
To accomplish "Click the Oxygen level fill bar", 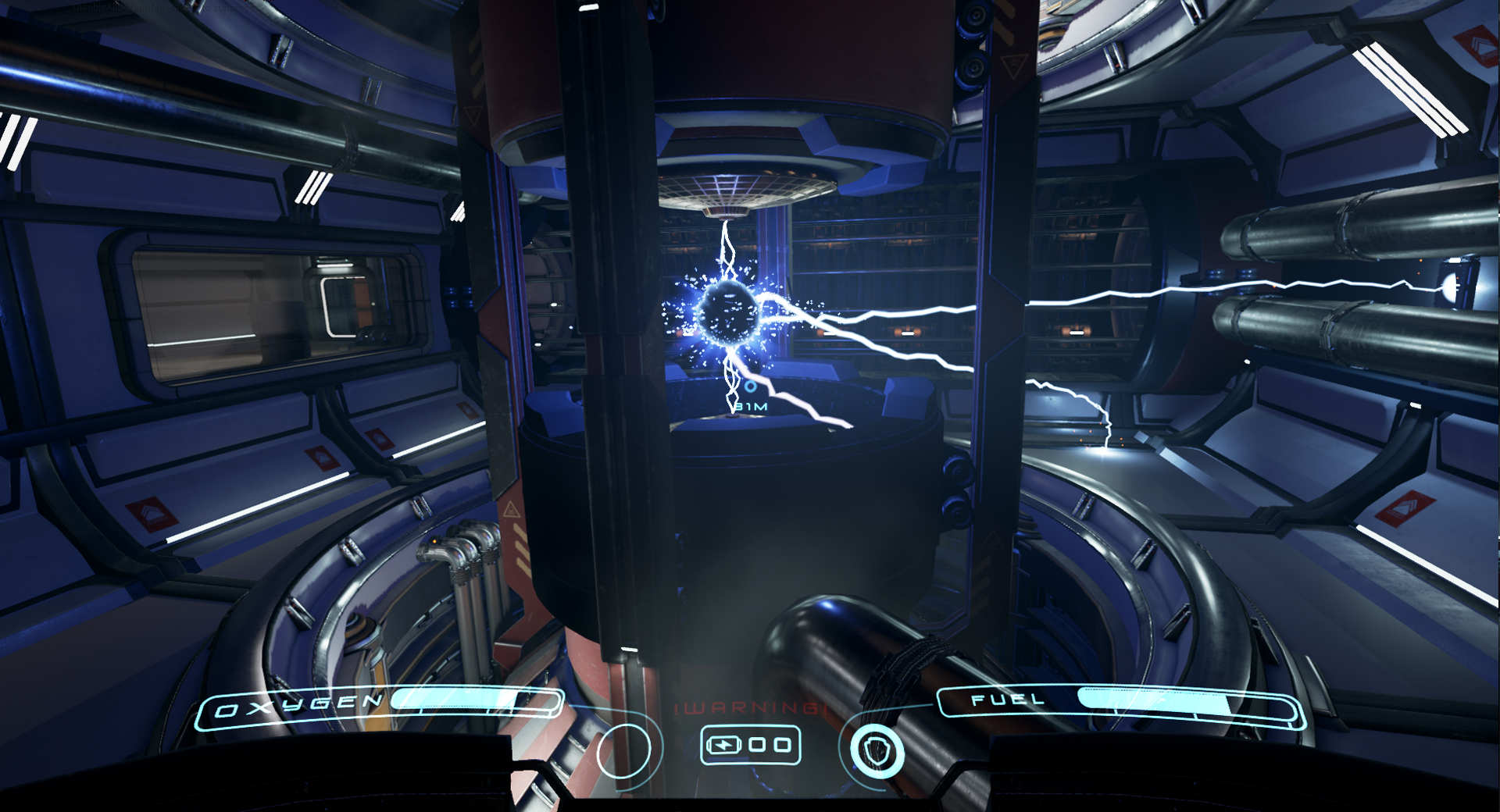I will click(x=449, y=701).
